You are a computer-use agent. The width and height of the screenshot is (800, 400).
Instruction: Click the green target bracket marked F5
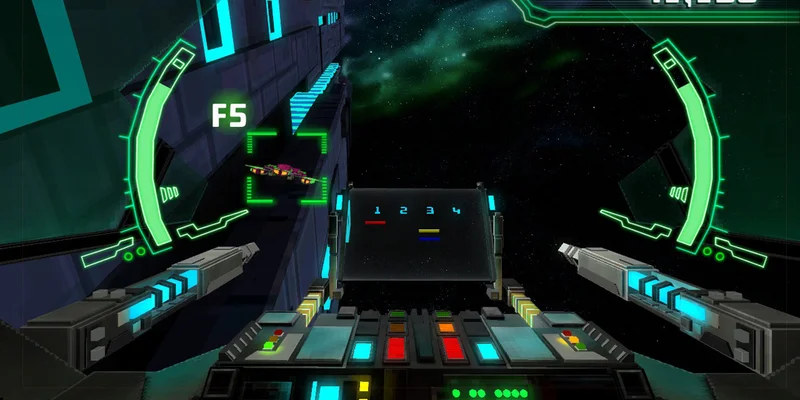[x=287, y=167]
